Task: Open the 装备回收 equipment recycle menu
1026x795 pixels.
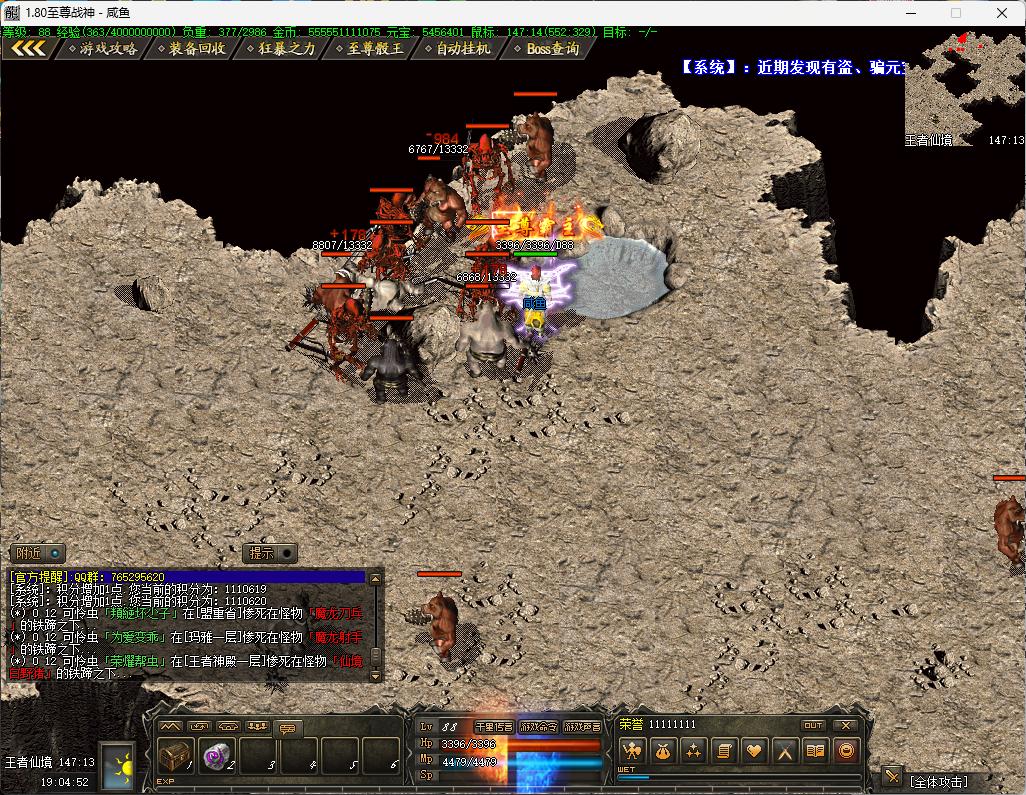Action: point(192,48)
